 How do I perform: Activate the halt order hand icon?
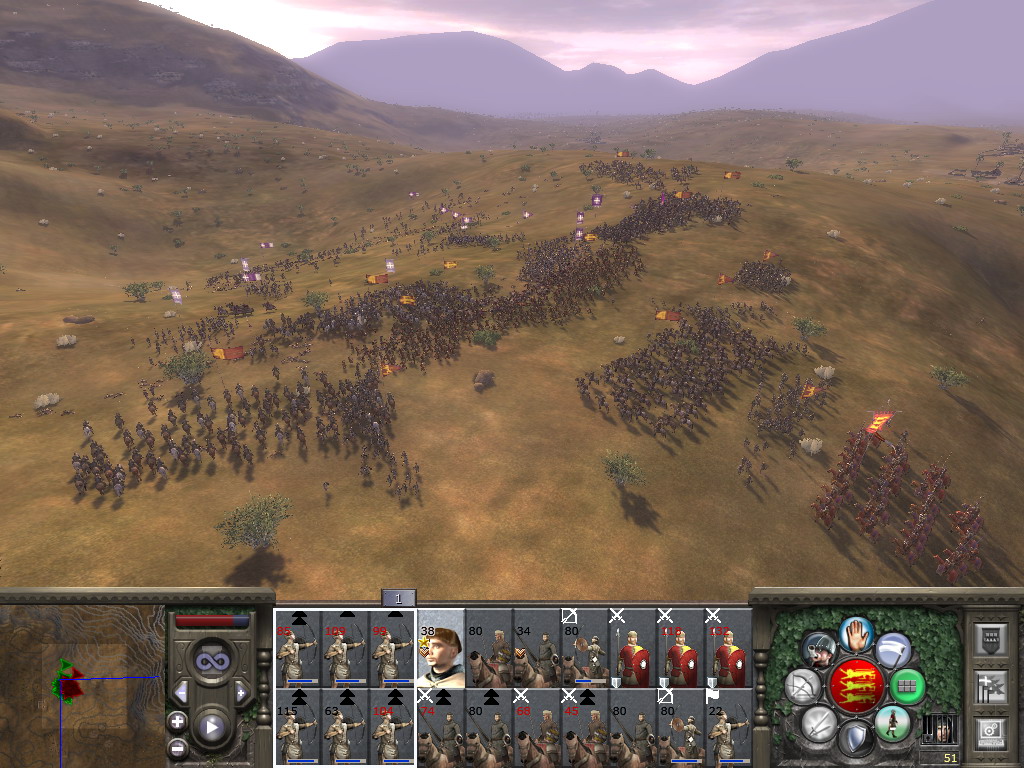pyautogui.click(x=856, y=632)
